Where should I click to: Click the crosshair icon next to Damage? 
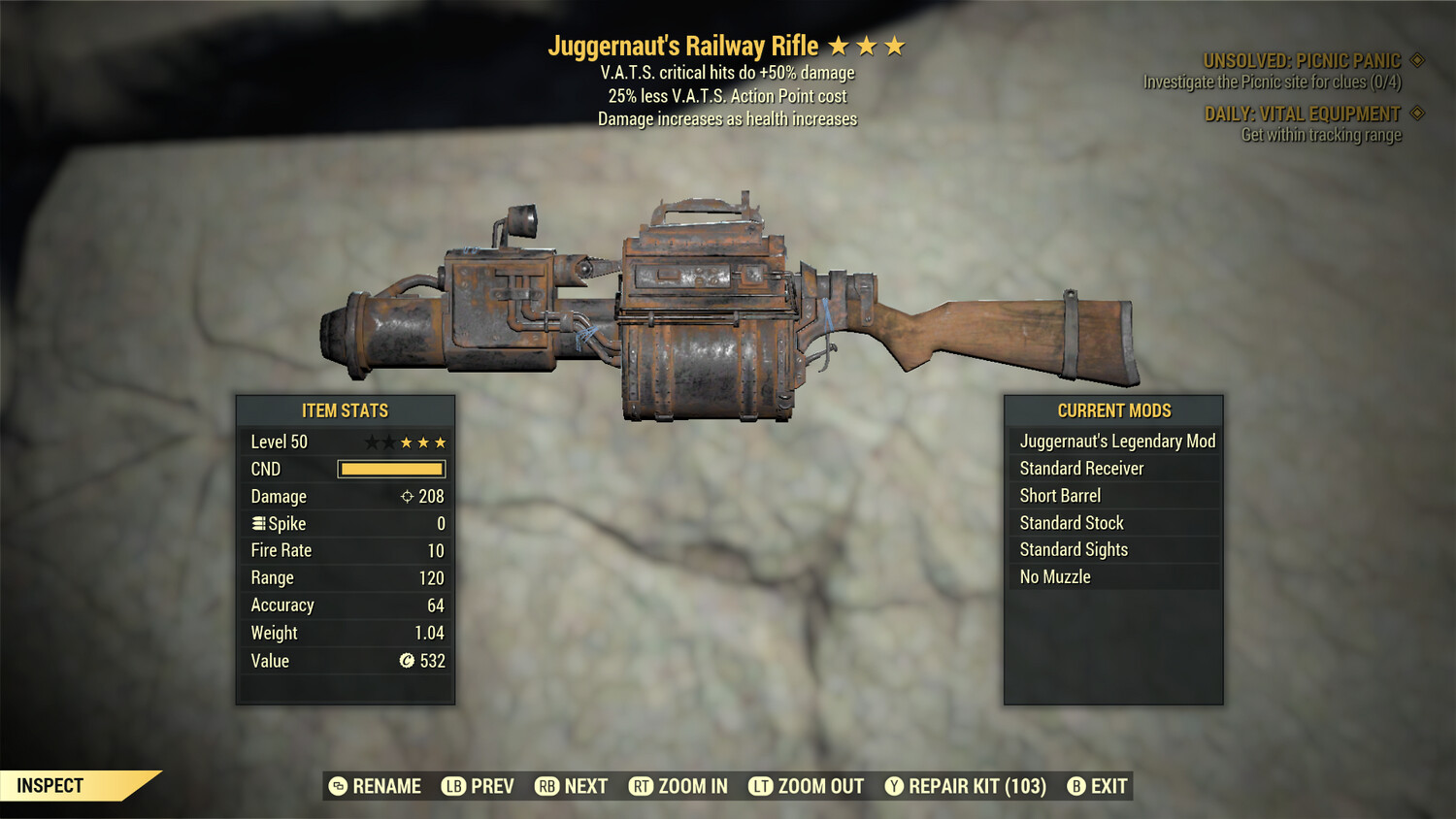pos(409,496)
